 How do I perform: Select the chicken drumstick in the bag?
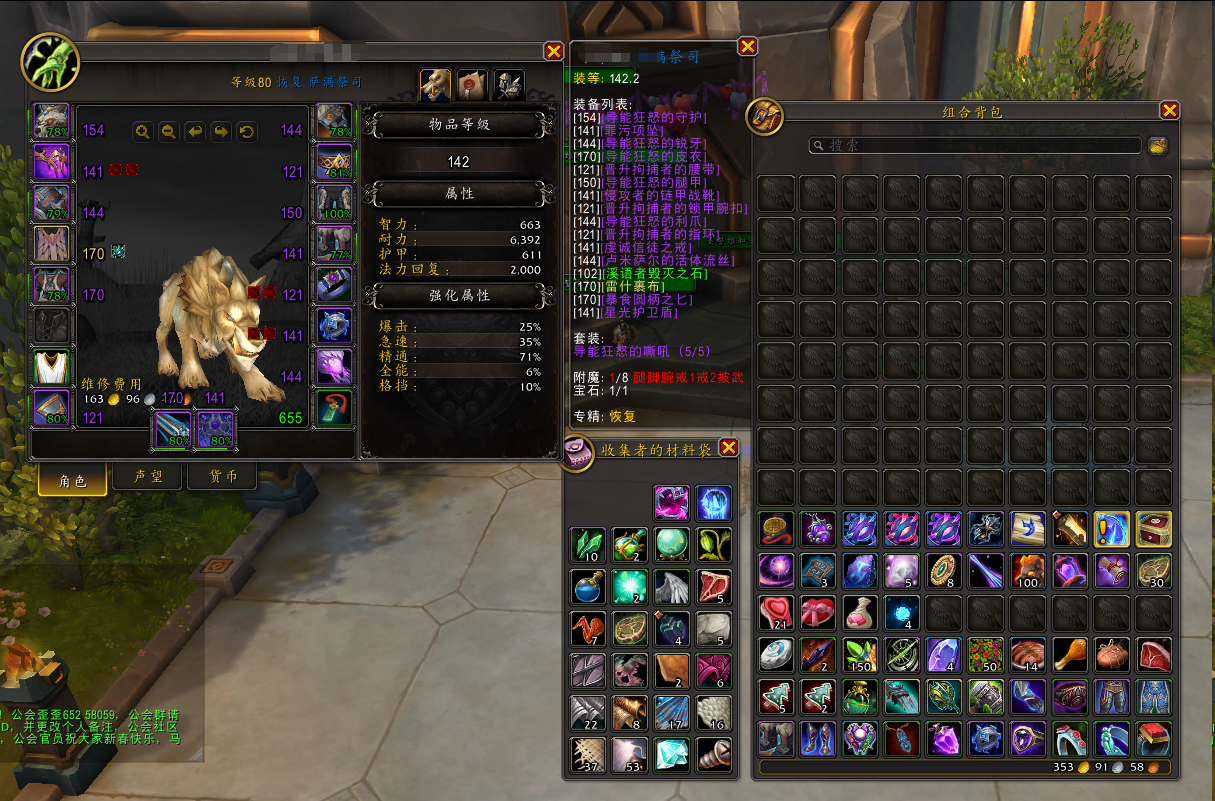[x=1070, y=654]
